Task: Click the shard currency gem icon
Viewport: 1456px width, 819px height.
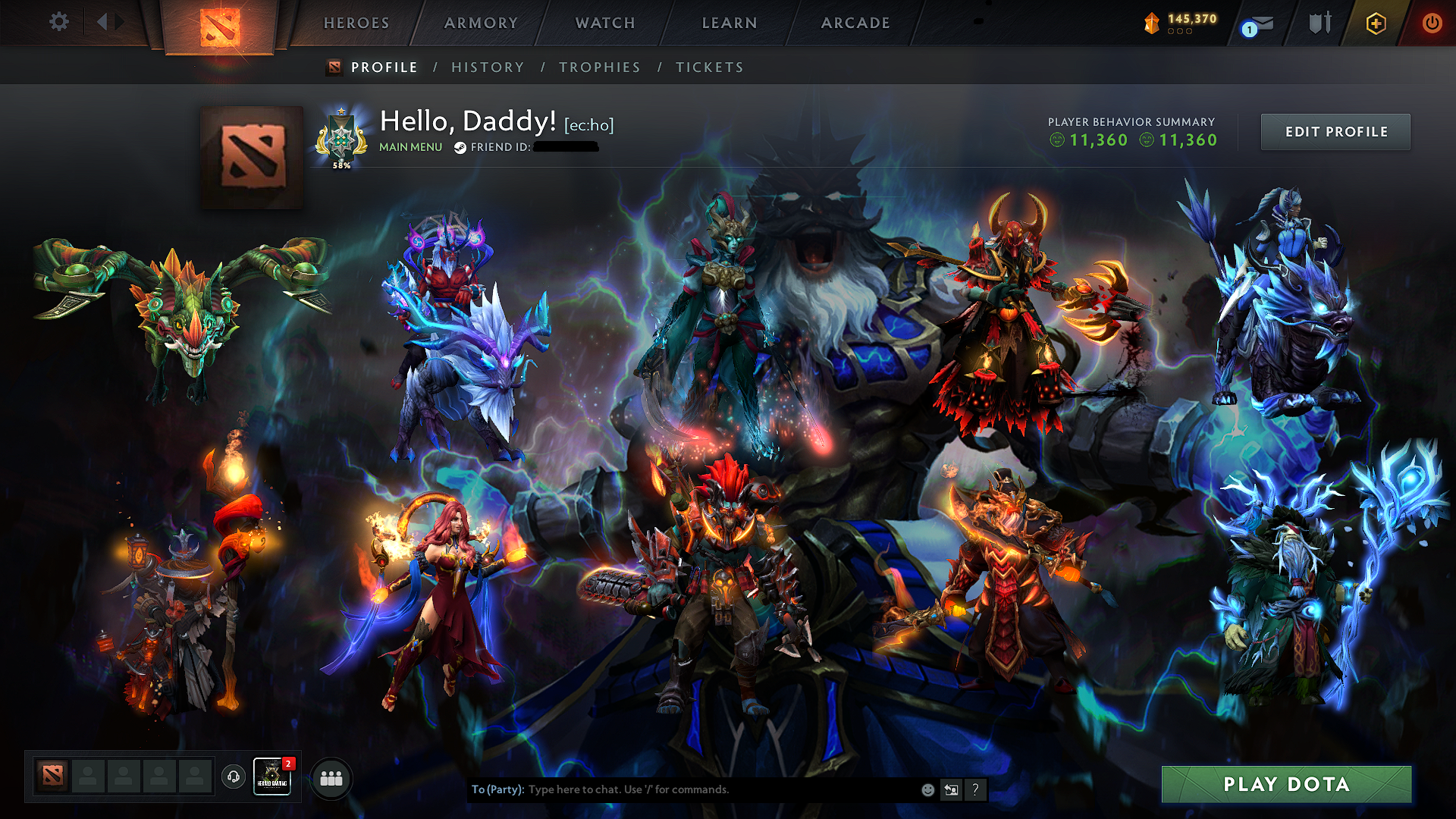Action: tap(1150, 23)
